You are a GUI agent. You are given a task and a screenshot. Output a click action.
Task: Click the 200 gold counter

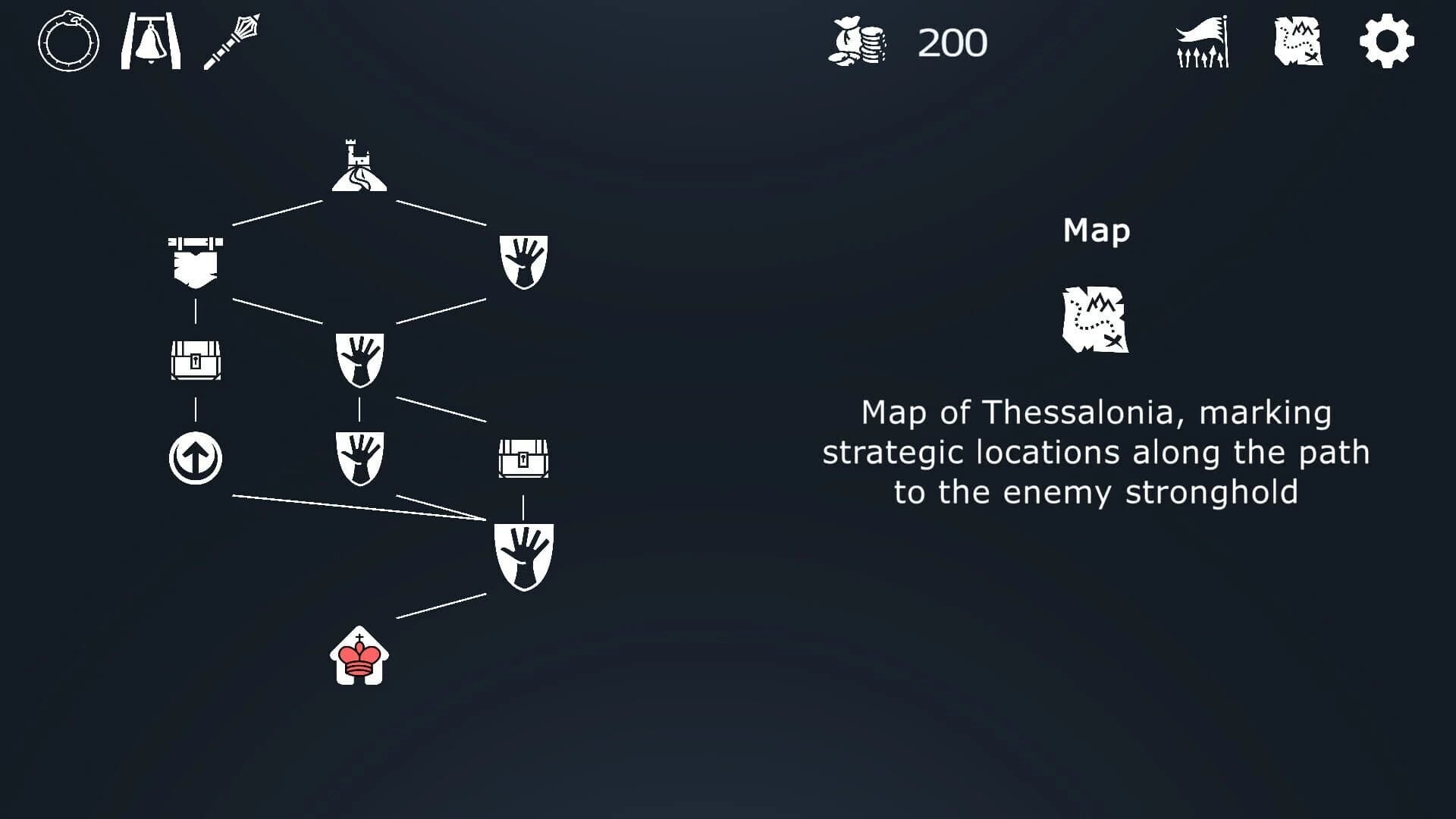click(x=950, y=43)
